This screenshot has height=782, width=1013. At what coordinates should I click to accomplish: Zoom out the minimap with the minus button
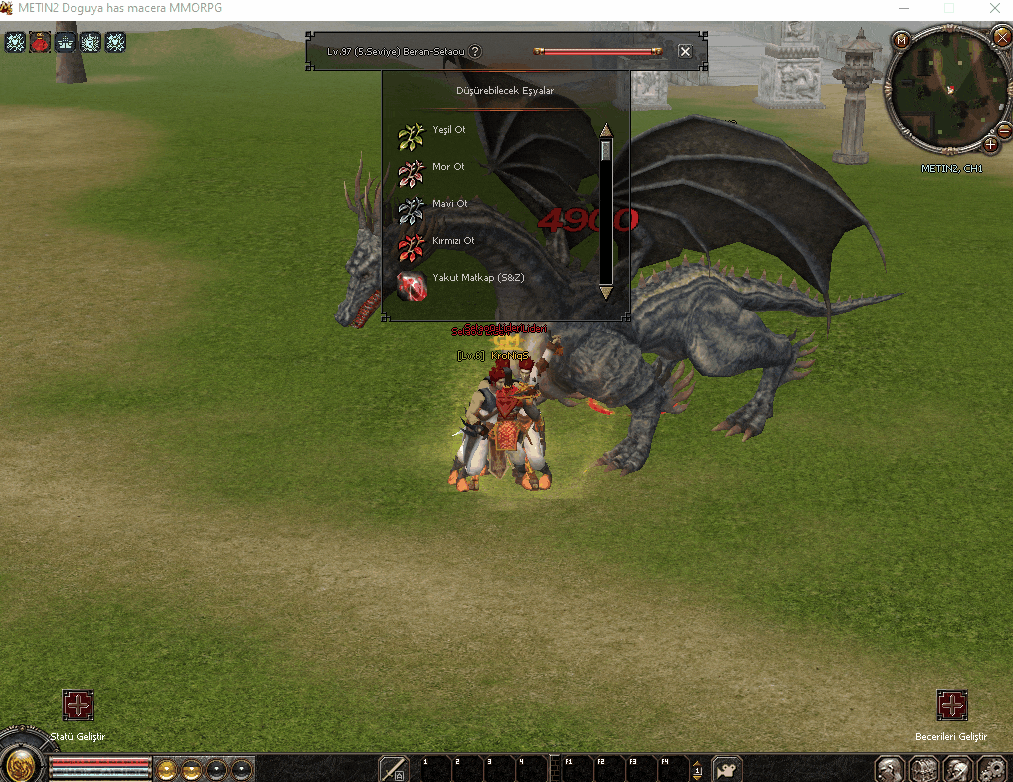coord(1004,130)
